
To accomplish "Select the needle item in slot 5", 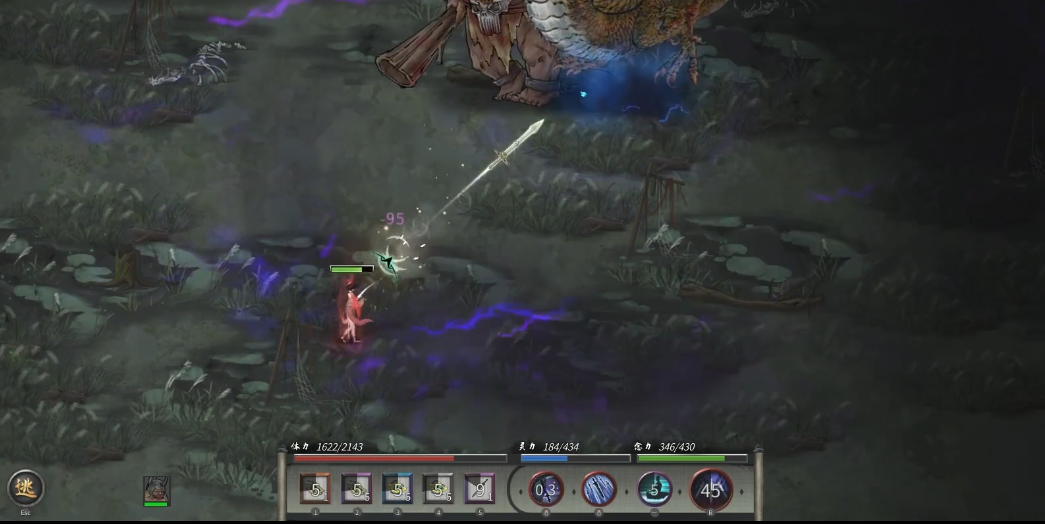I will coord(479,490).
